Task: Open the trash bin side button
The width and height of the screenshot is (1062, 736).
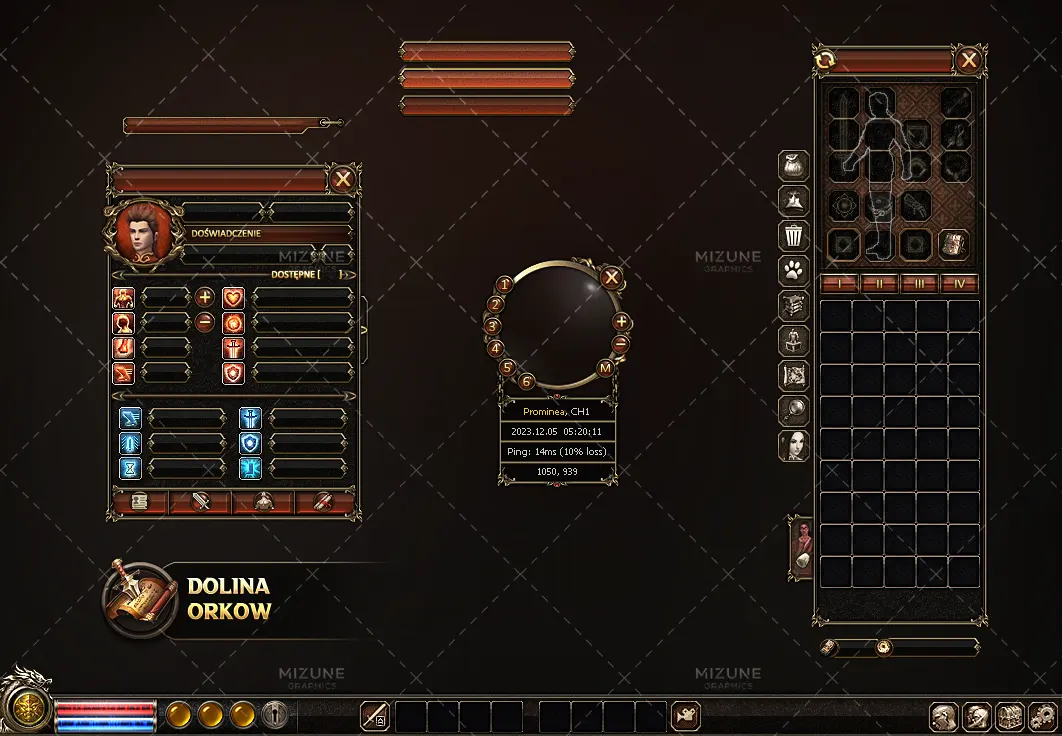Action: coord(794,235)
